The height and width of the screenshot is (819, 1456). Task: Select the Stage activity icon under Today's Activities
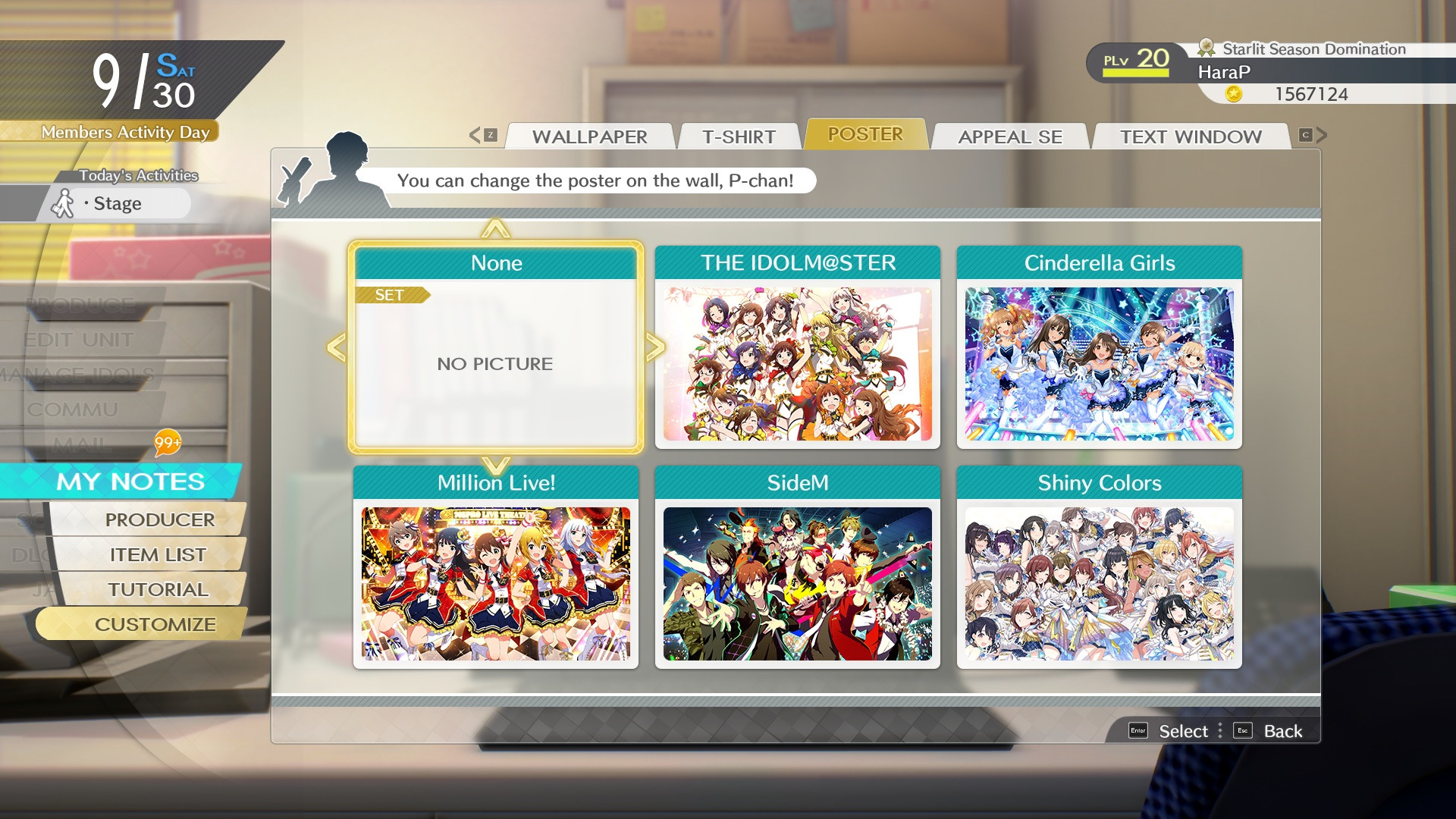[63, 202]
